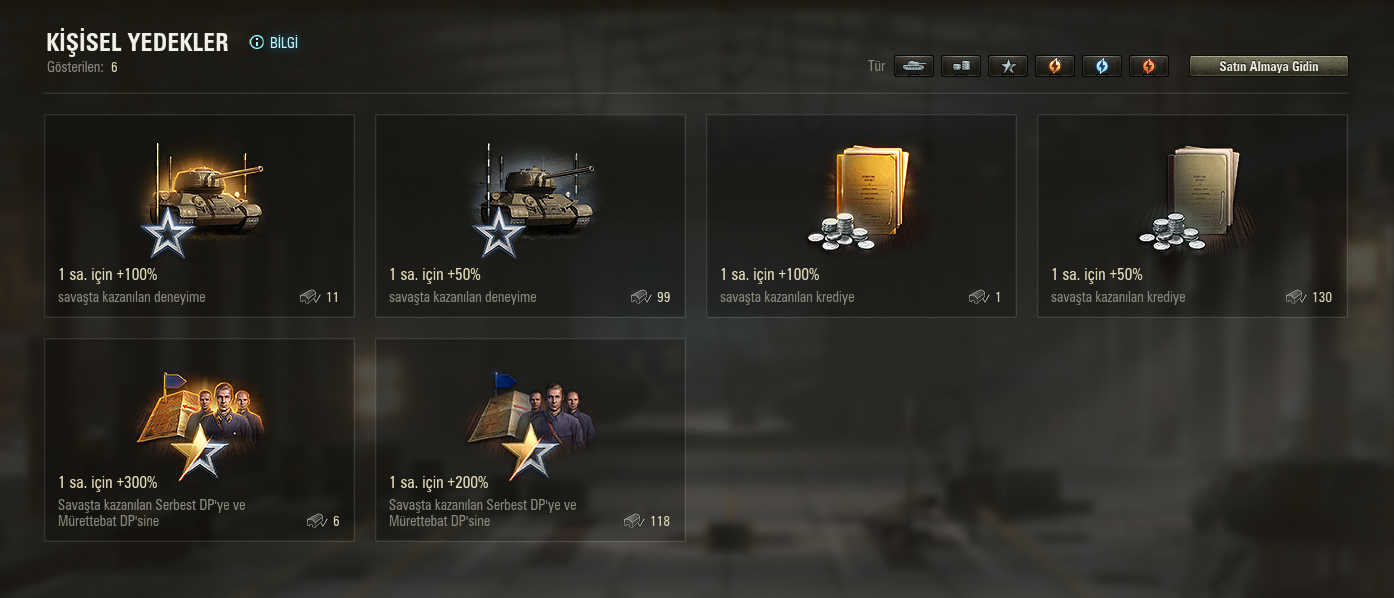
Task: Select the +50% battle experience reserve
Action: (530, 216)
